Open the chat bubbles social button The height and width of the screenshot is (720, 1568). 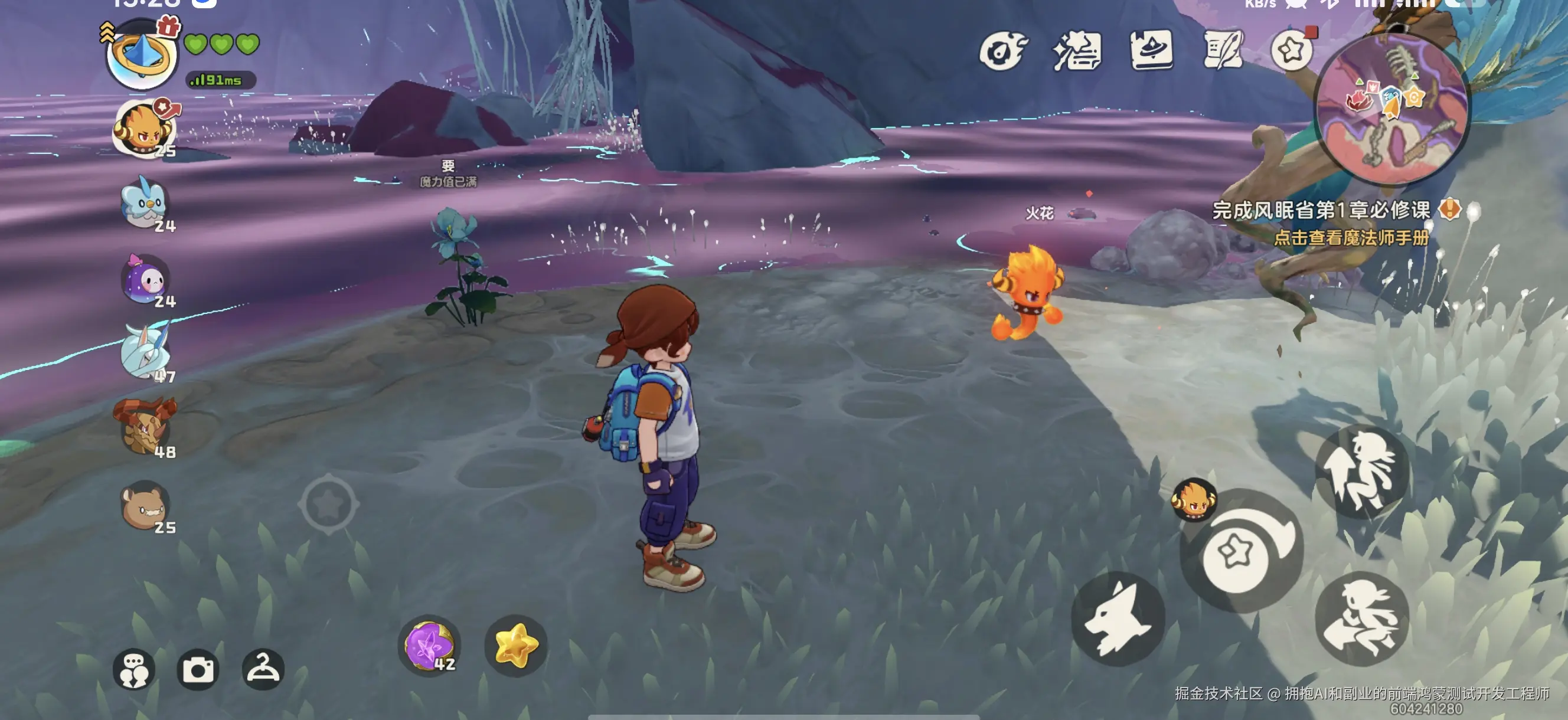134,669
